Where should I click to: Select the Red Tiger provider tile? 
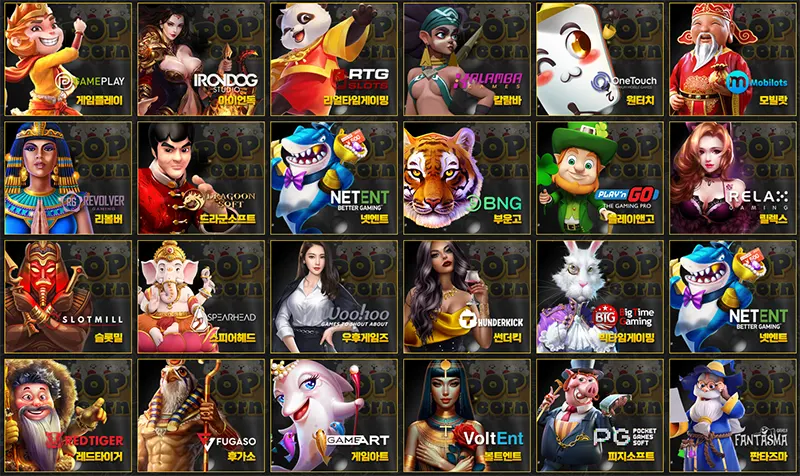click(x=67, y=414)
